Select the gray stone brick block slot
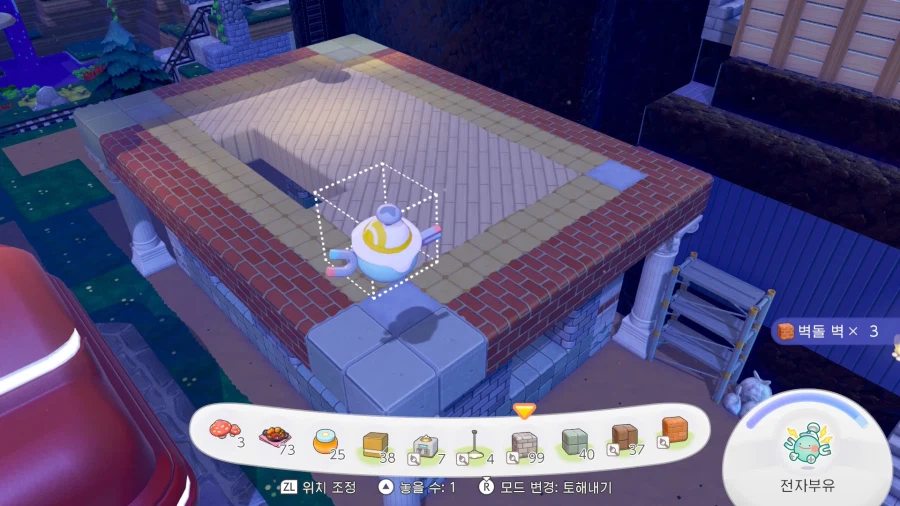The width and height of the screenshot is (900, 506). [x=524, y=443]
